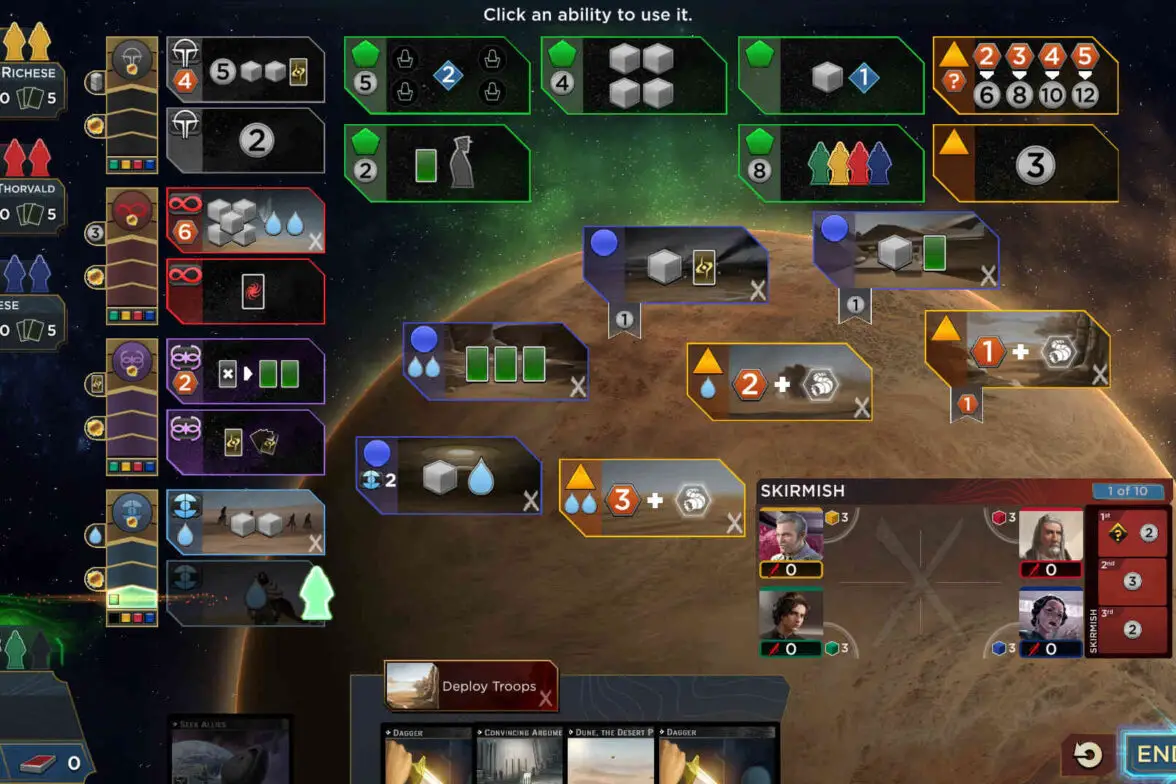Cancel the Deploy Troops action
1176x784 pixels.
click(x=546, y=687)
